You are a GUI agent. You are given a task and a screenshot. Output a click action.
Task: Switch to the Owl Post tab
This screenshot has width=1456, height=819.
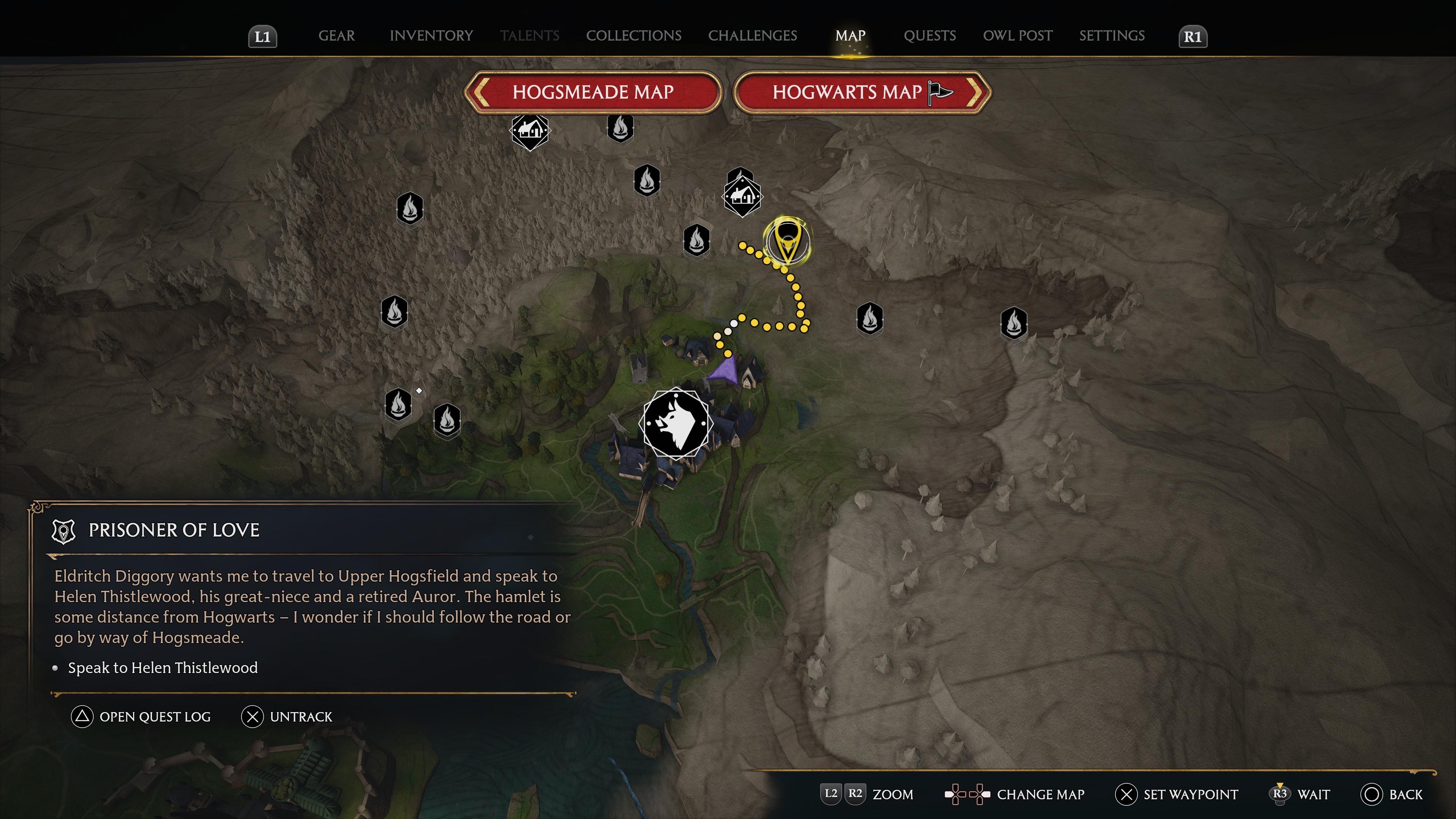(x=1017, y=36)
